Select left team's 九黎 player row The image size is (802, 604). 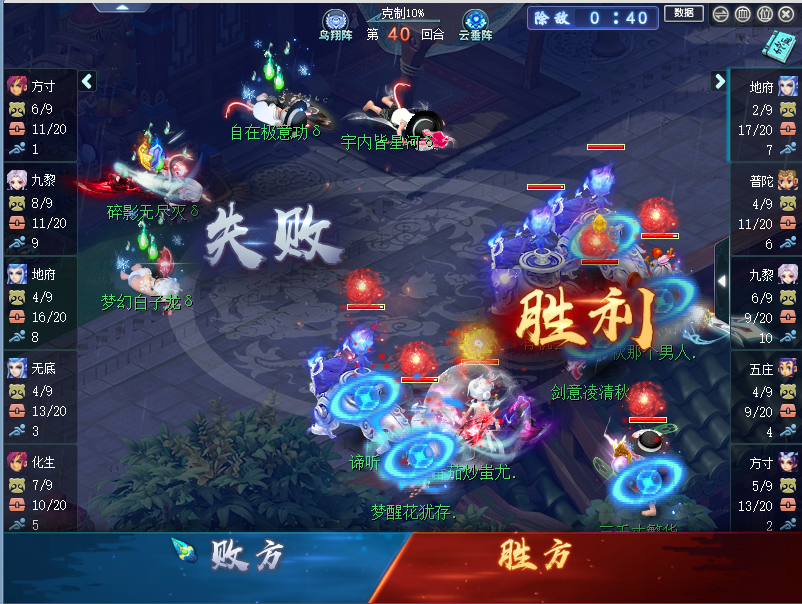pos(38,209)
